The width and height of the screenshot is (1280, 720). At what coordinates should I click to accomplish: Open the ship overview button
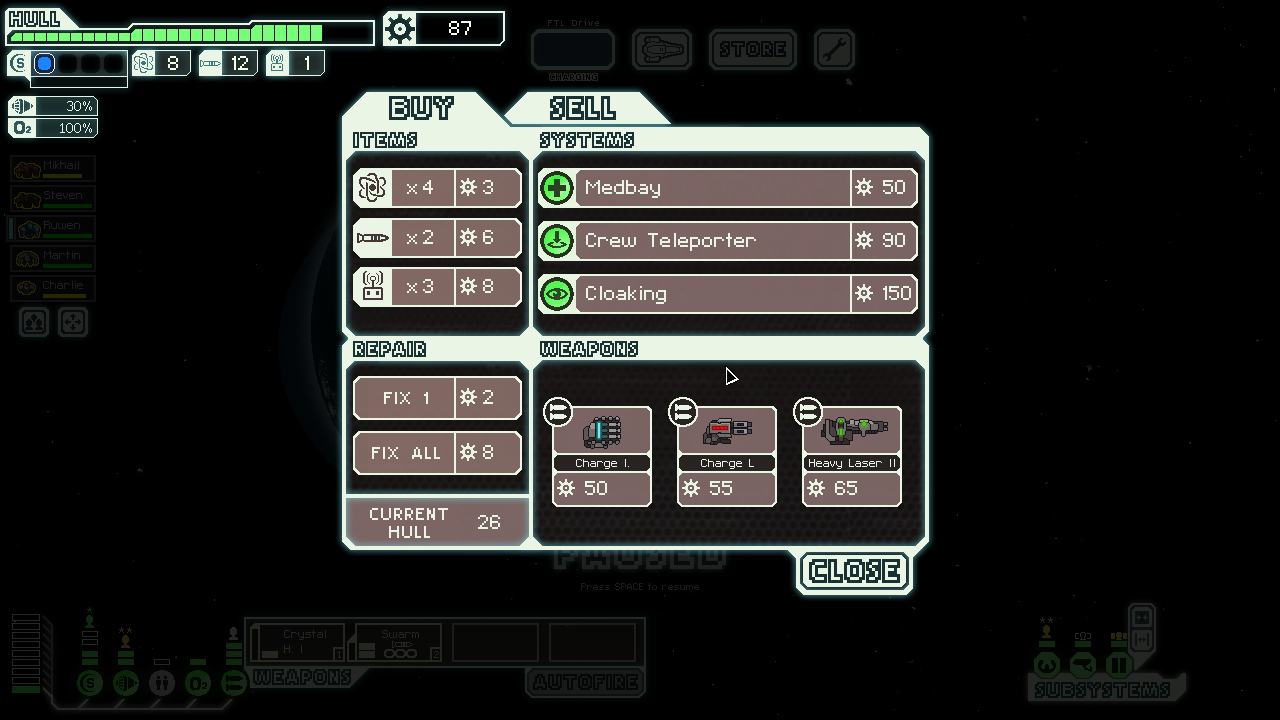pos(662,50)
